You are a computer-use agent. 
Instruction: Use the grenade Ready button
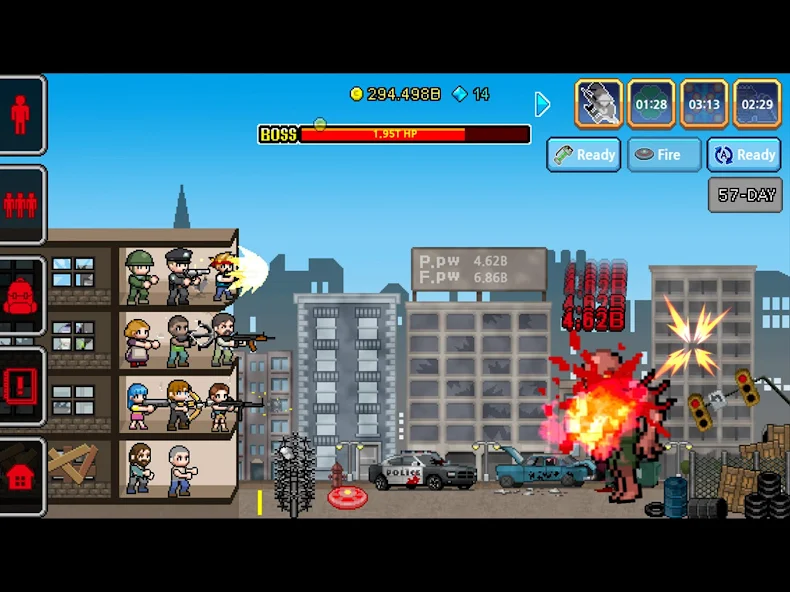[x=584, y=155]
